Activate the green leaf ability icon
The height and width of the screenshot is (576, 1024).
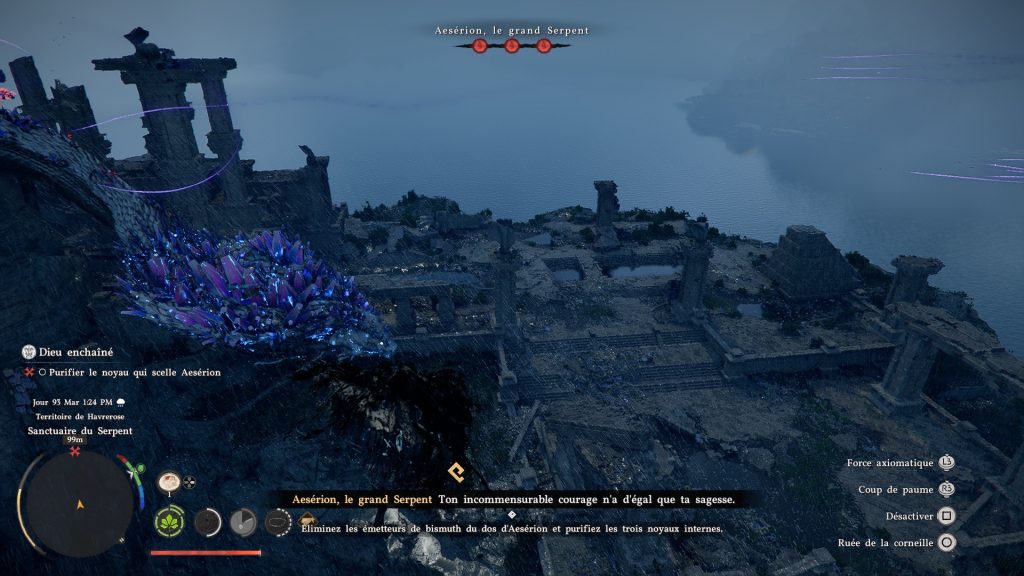(168, 521)
